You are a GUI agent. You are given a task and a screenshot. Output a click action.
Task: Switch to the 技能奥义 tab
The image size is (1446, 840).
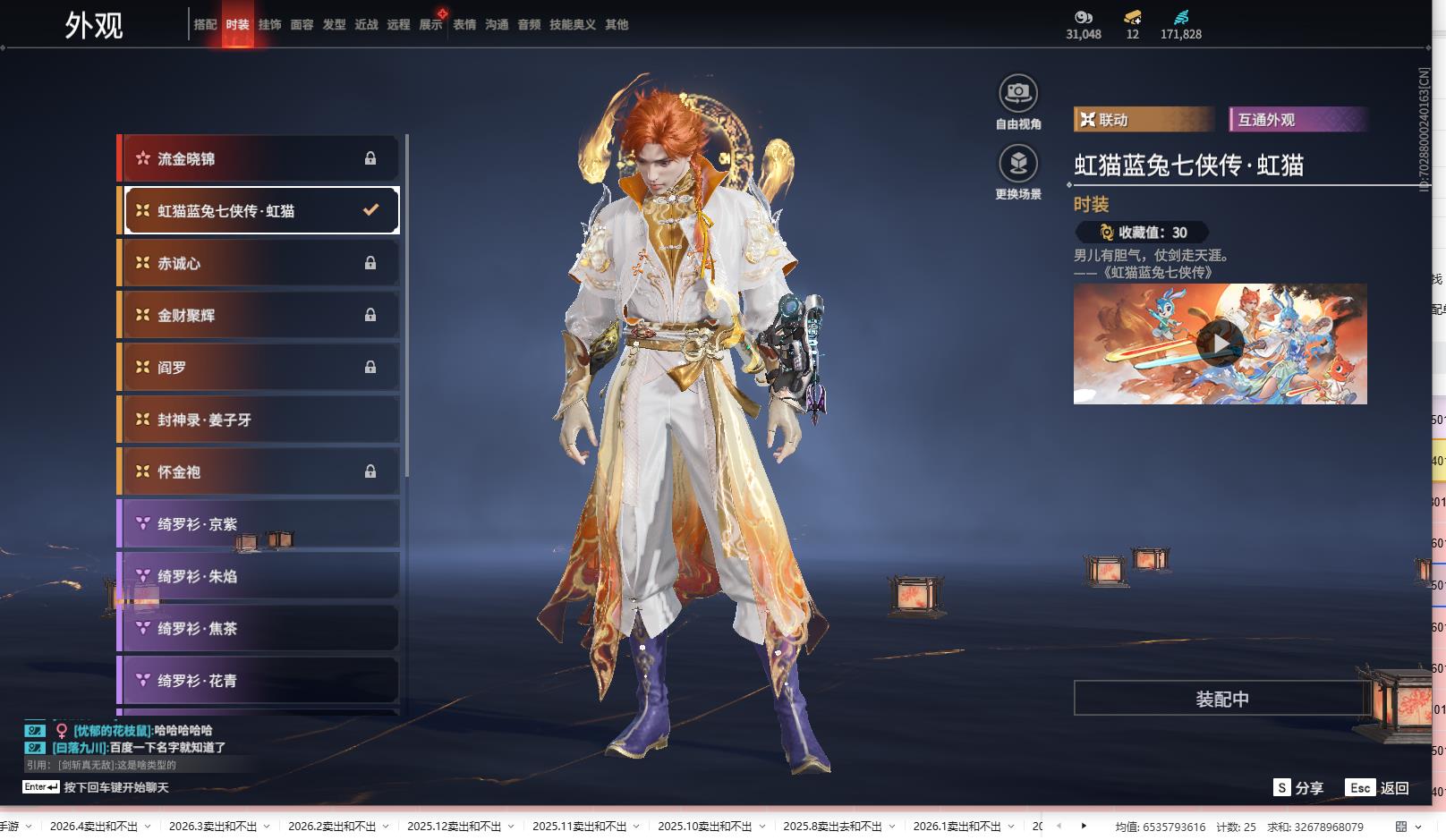point(572,25)
